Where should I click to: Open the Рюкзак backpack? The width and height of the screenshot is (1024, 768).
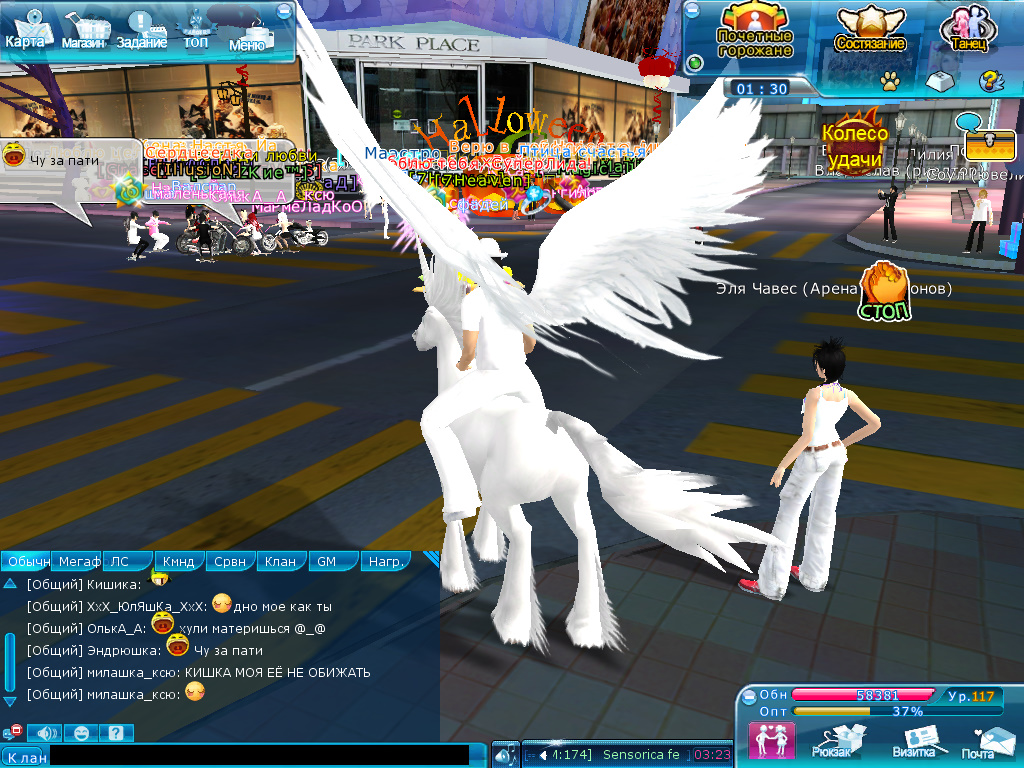coord(832,741)
